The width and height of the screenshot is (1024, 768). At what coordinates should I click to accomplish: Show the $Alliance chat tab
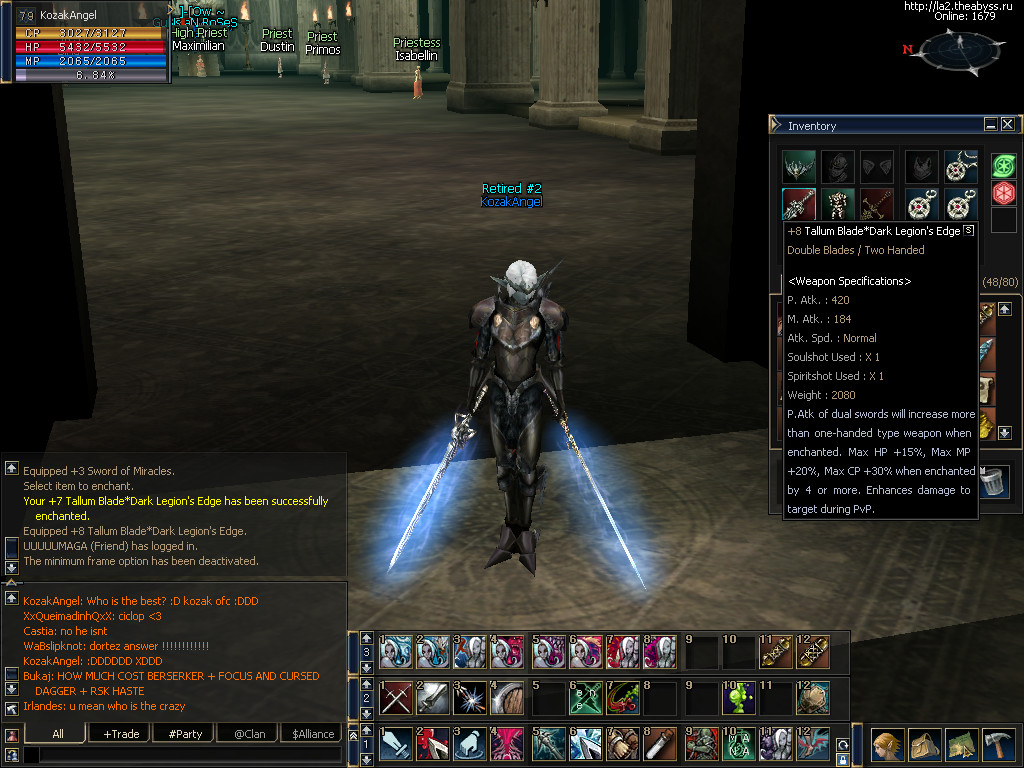(x=313, y=734)
